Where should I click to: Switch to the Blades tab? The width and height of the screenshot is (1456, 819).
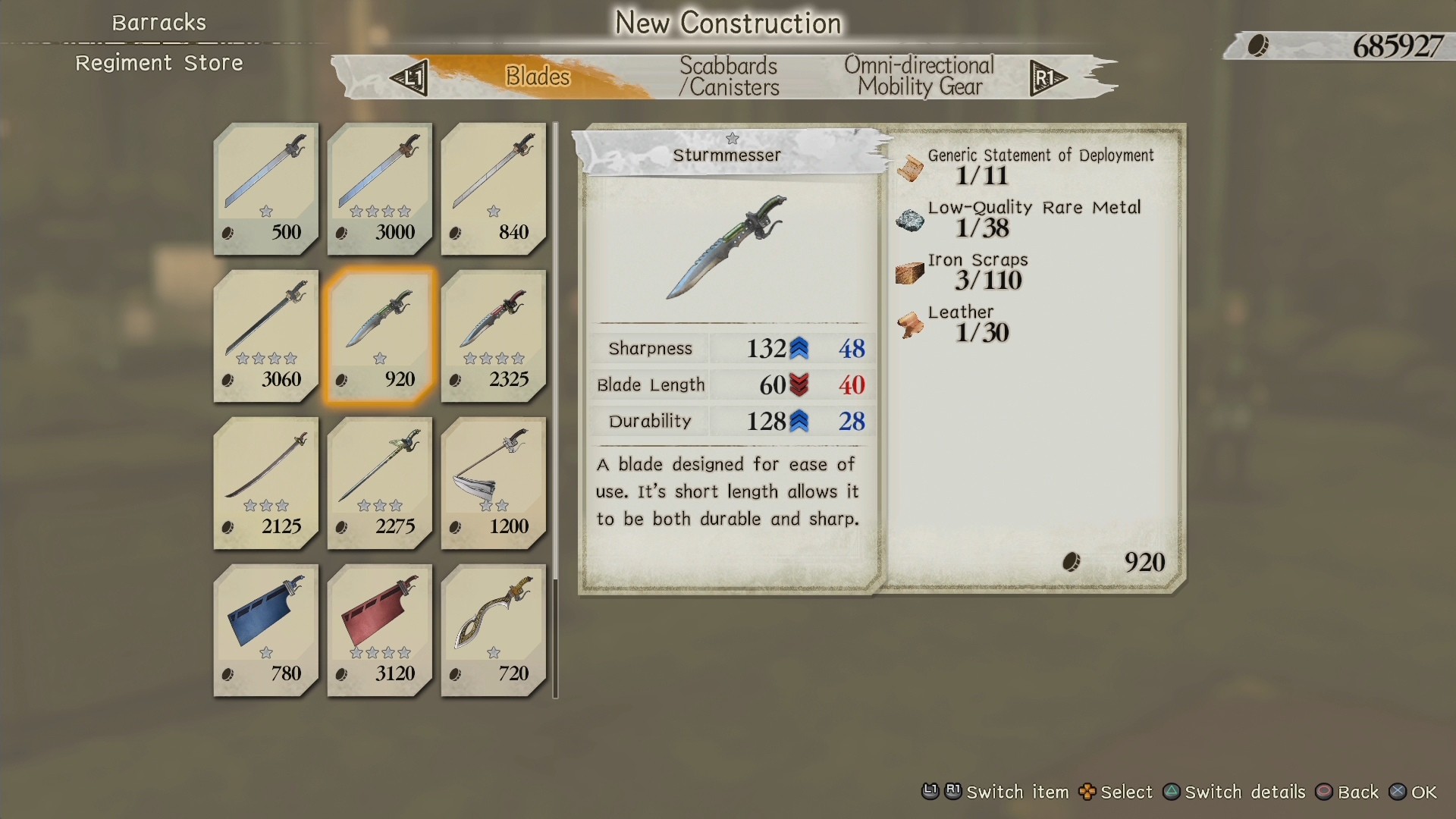[537, 77]
